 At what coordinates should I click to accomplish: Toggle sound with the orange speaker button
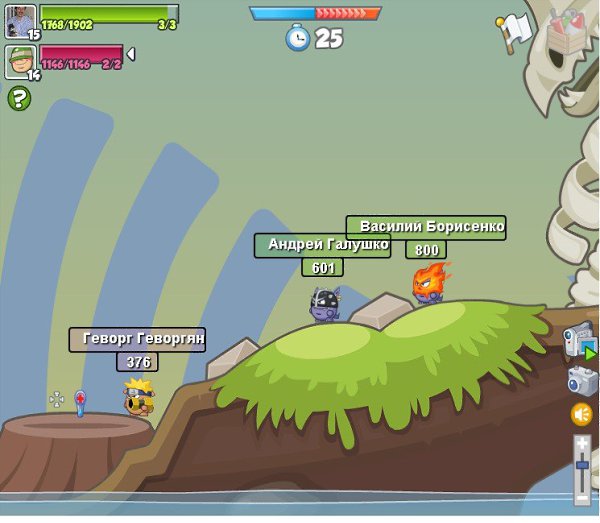pyautogui.click(x=581, y=414)
